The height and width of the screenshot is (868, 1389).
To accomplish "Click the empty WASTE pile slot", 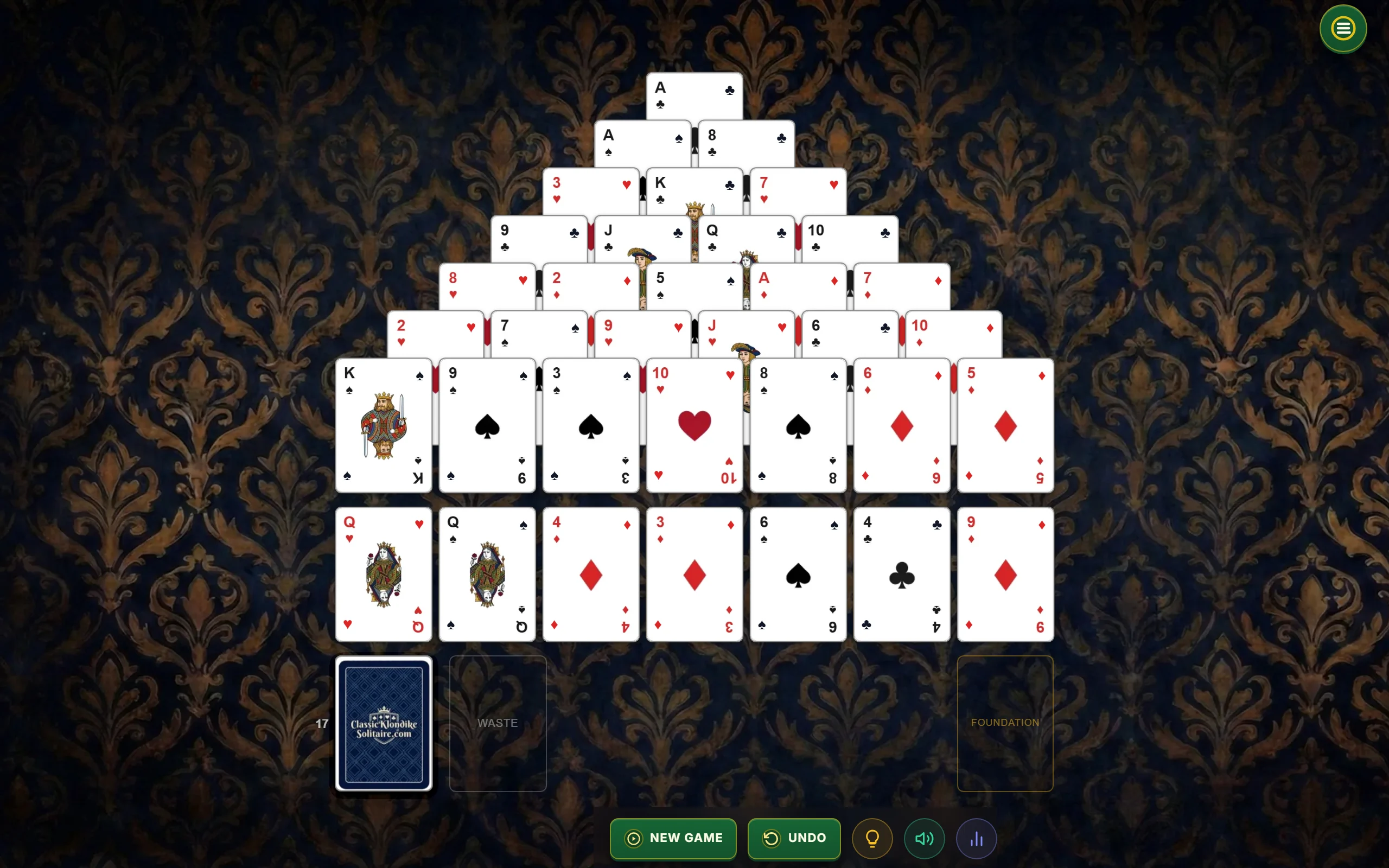I will point(497,722).
